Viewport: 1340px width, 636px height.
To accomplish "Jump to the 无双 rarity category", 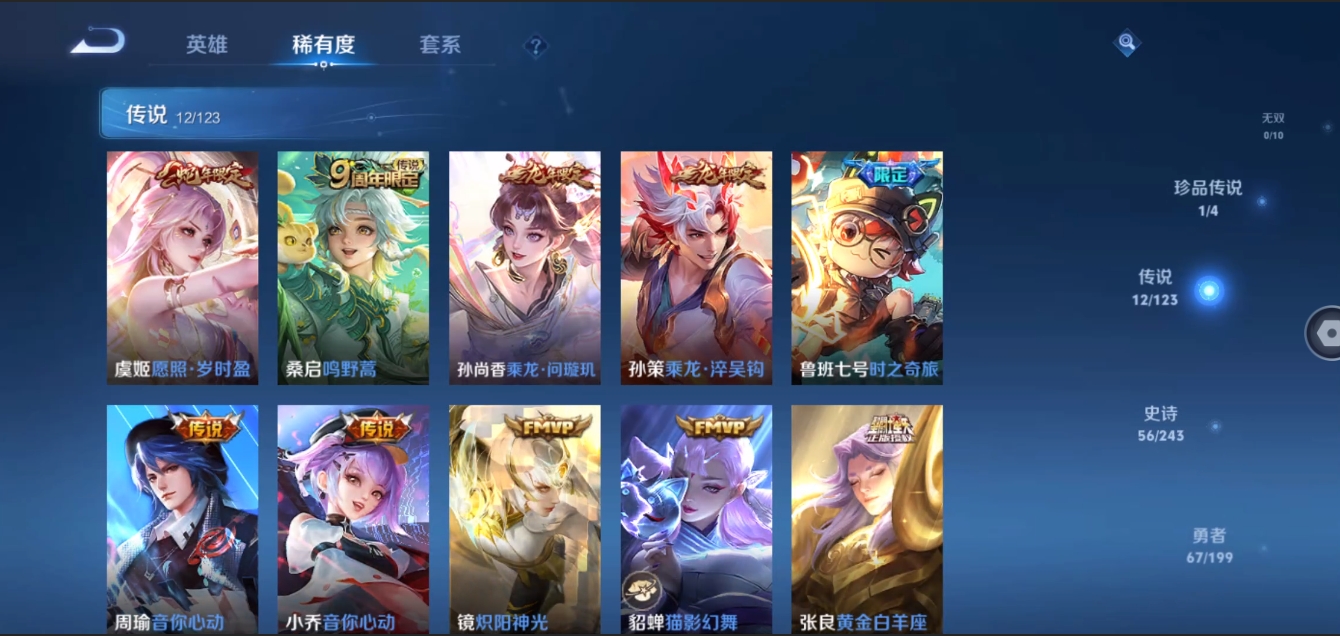I will click(1272, 125).
